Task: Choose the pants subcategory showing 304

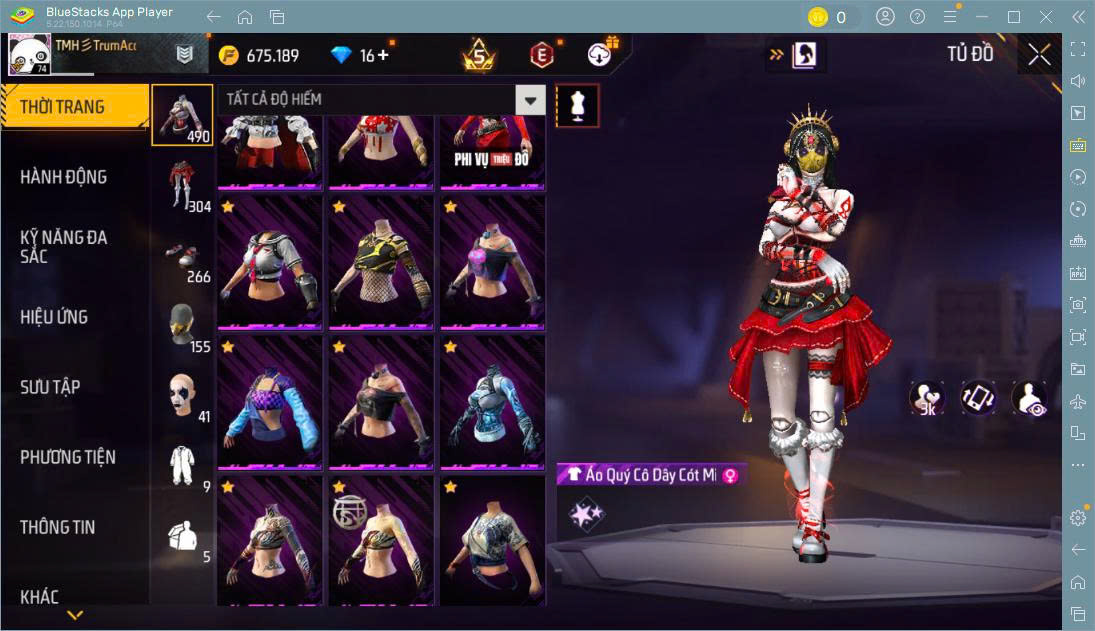Action: [182, 186]
